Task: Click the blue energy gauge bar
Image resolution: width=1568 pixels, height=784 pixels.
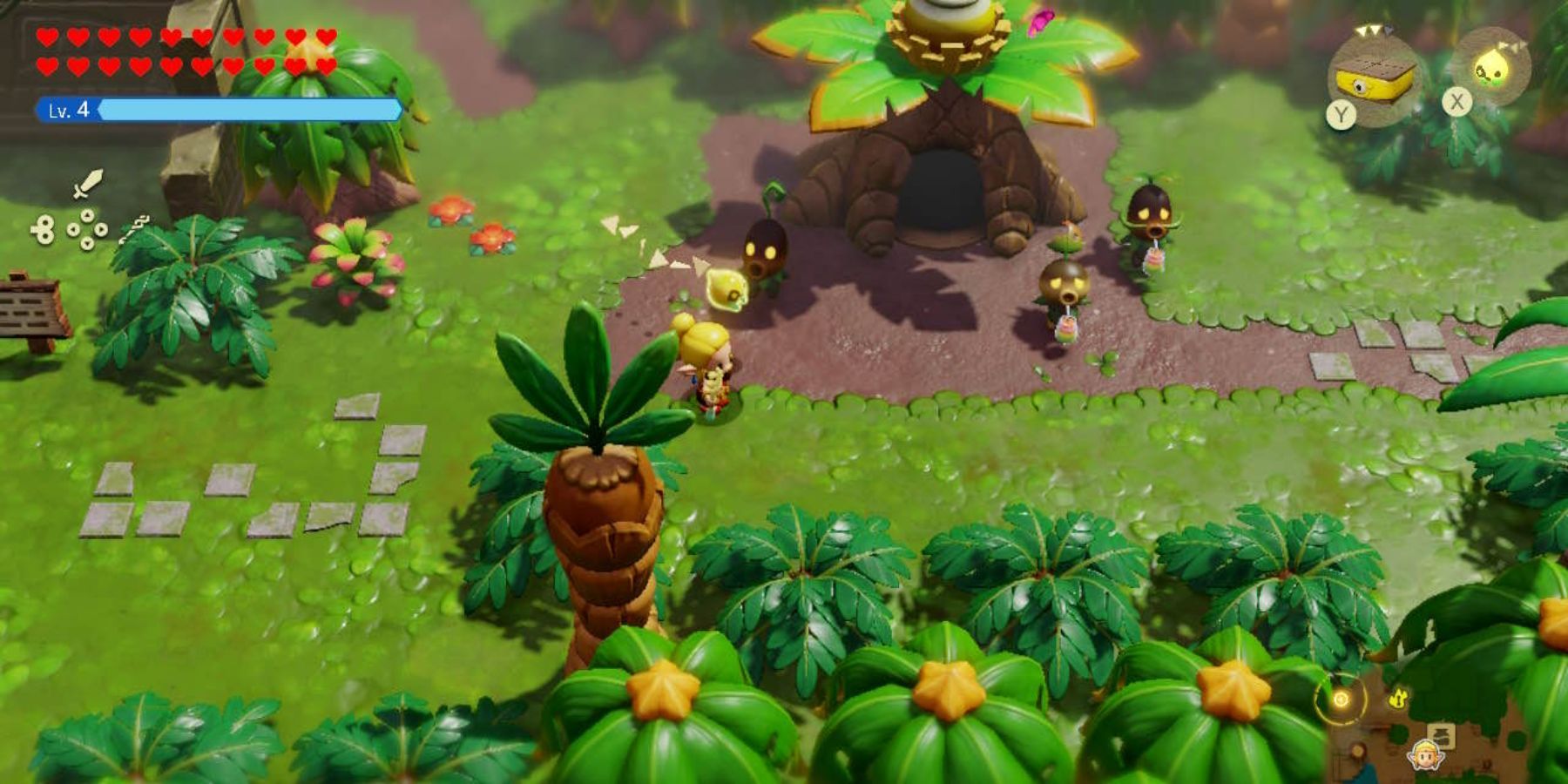Action: coord(247,110)
